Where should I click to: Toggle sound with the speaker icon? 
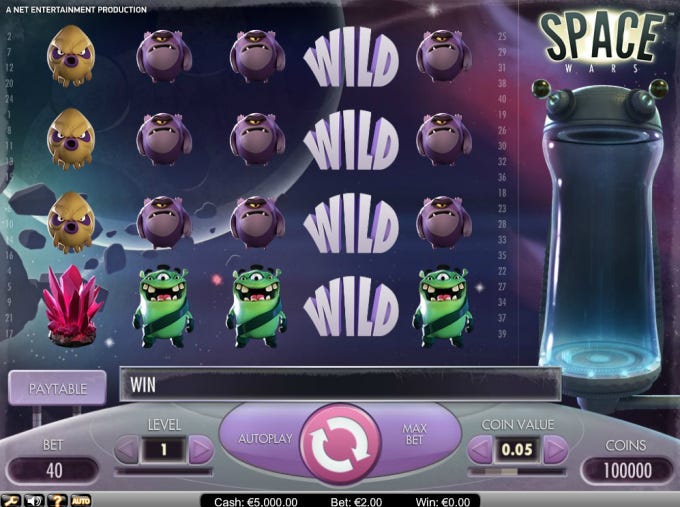pyautogui.click(x=36, y=499)
